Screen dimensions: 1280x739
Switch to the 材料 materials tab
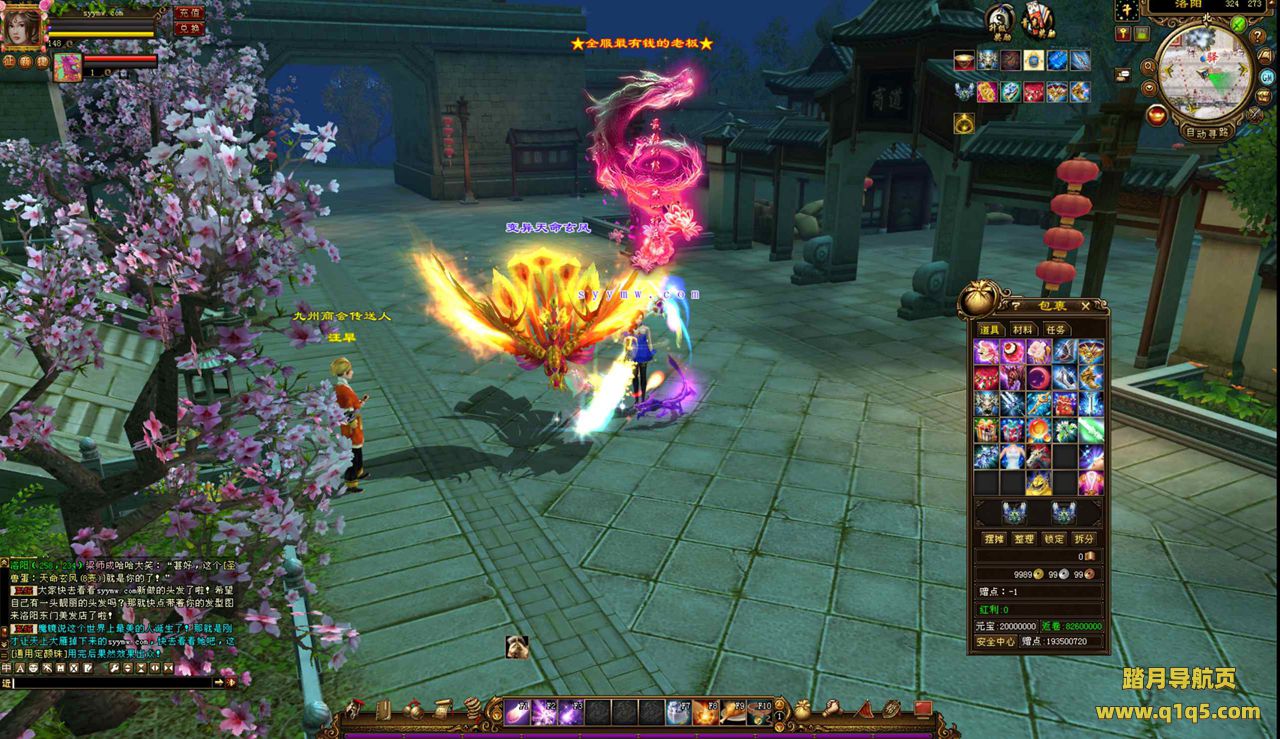click(1022, 330)
